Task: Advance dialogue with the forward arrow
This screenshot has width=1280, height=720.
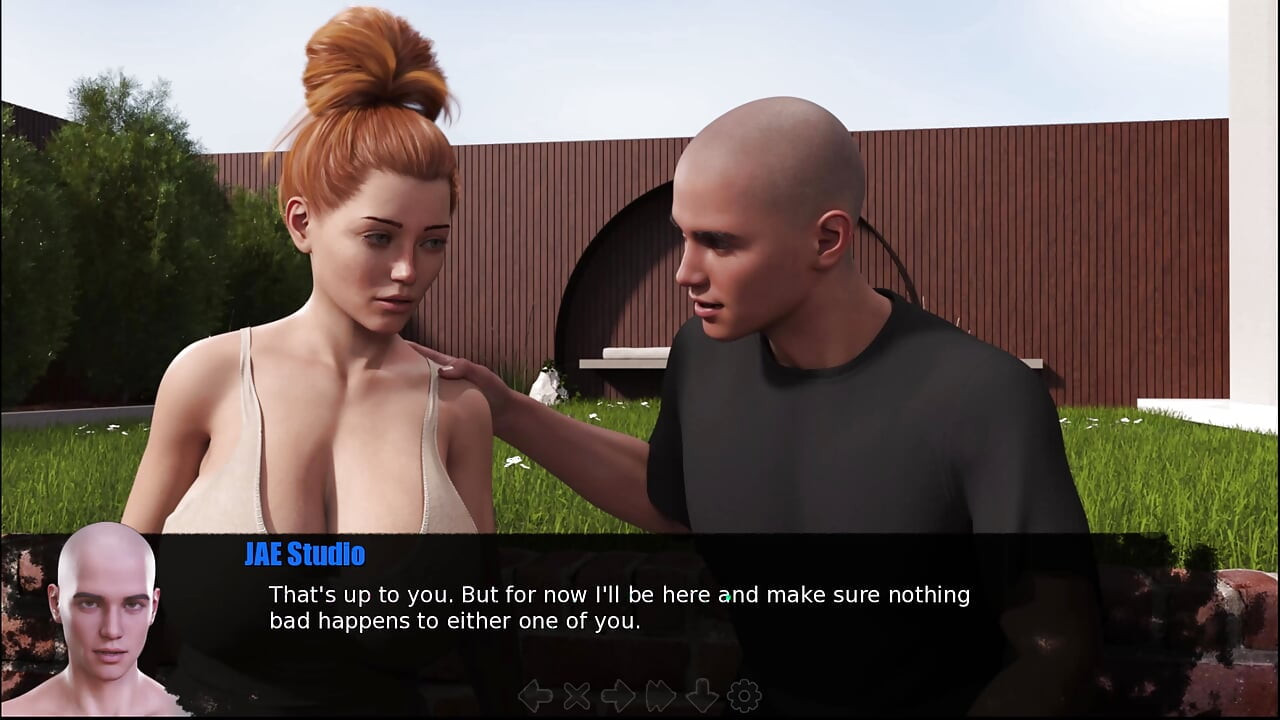Action: pyautogui.click(x=618, y=696)
